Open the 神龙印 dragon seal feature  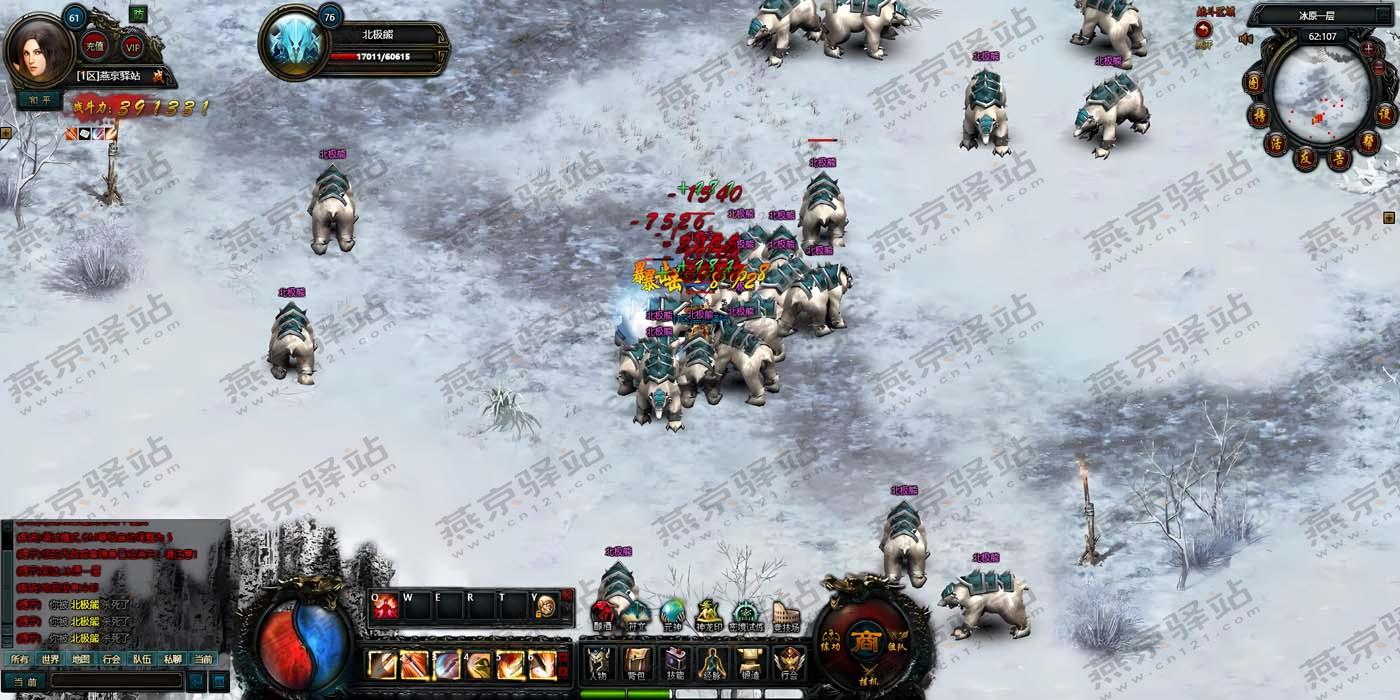click(x=709, y=614)
